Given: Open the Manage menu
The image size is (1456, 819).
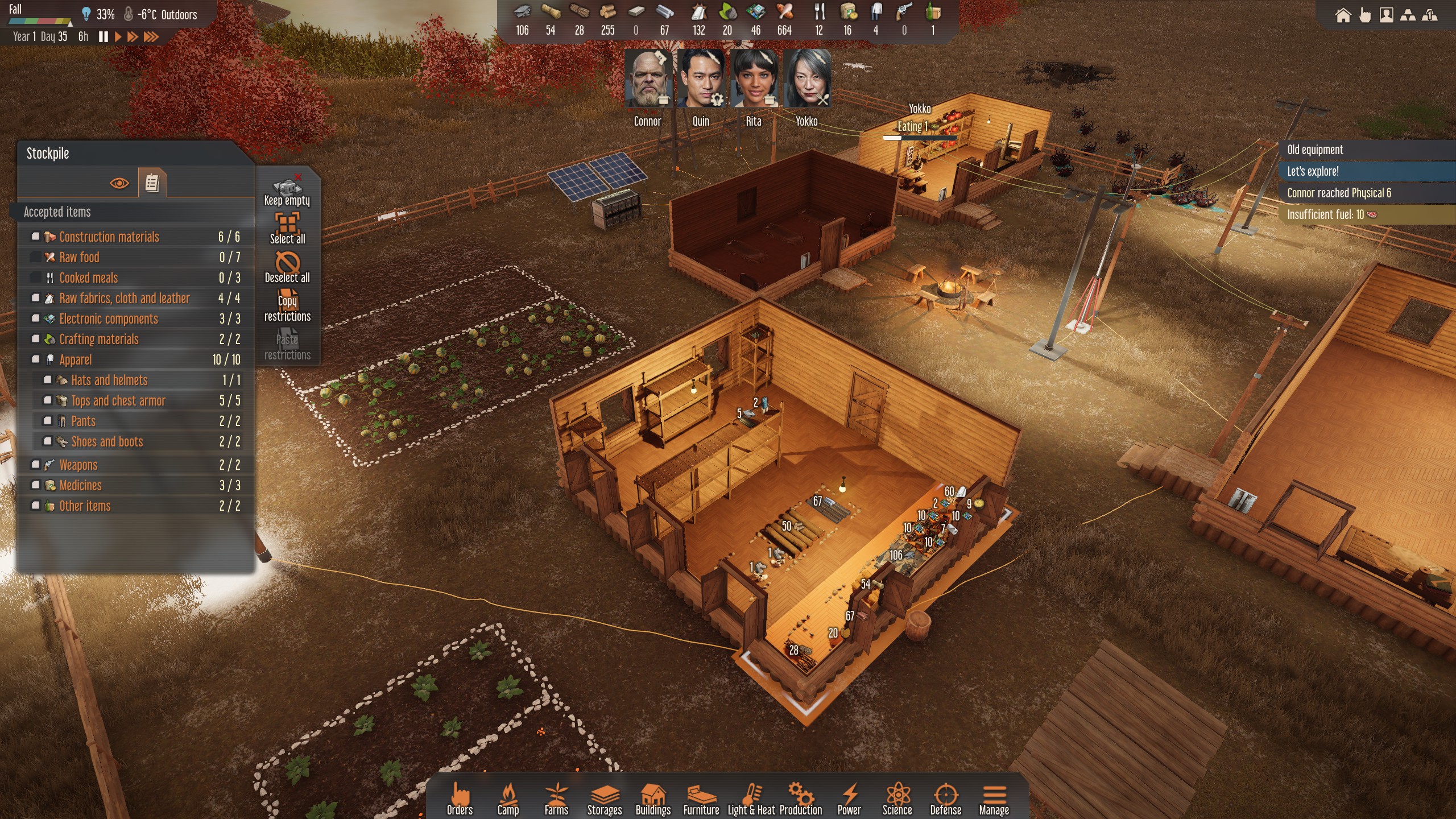Looking at the screenshot, I should [x=994, y=800].
